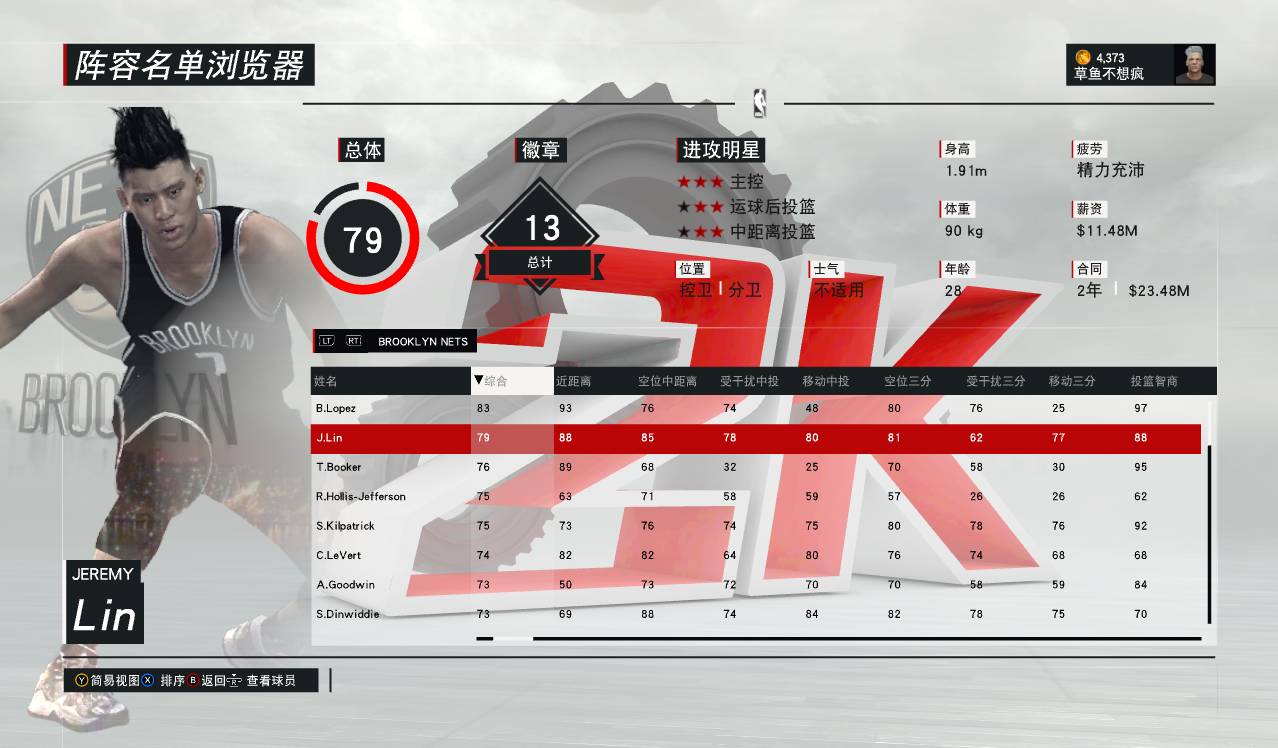Sort by the 投篮智商 column header
The height and width of the screenshot is (748, 1278).
[1154, 381]
